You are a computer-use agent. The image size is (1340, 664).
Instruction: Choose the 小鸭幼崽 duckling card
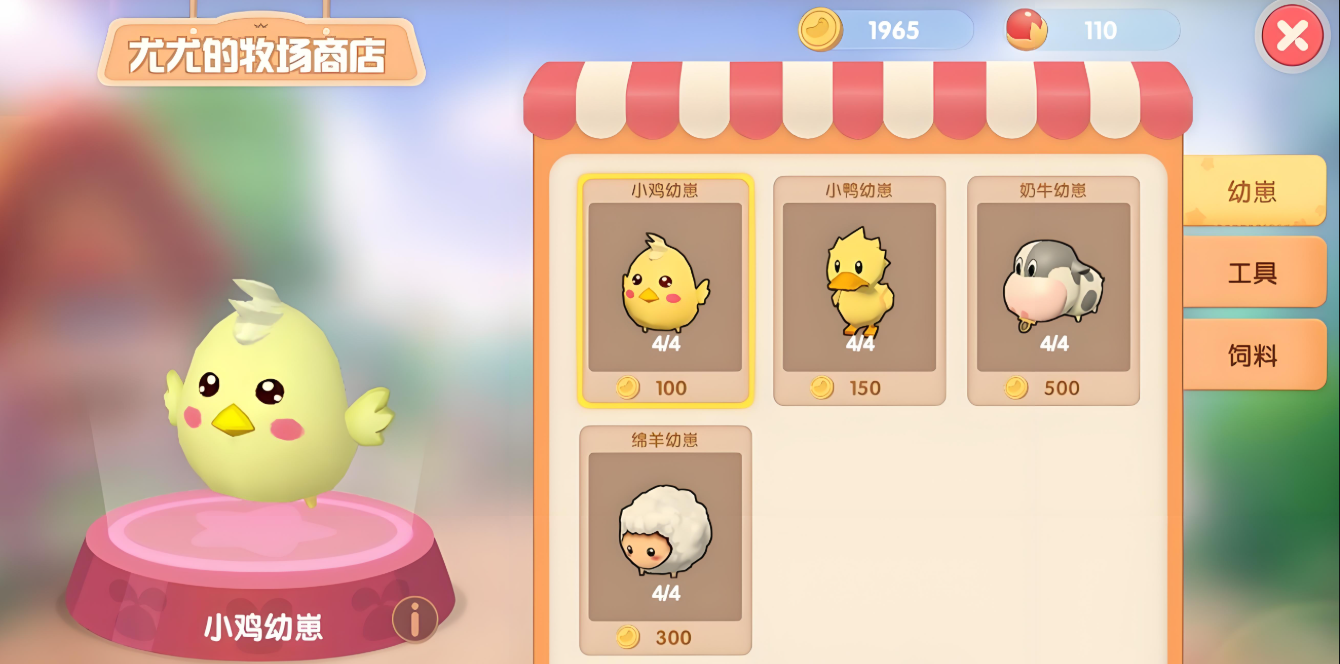point(859,290)
